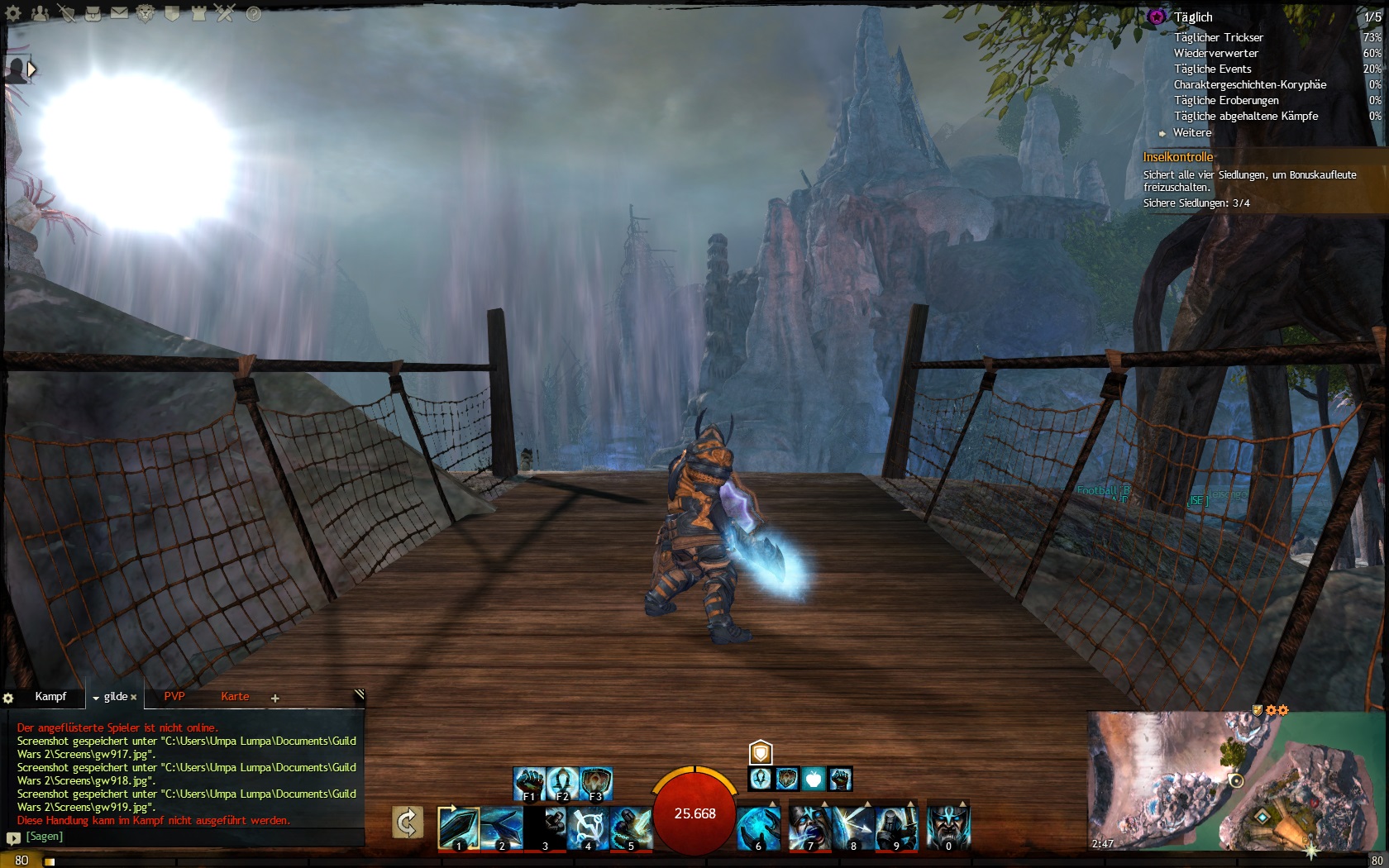Viewport: 1389px width, 868px height.
Task: Open the crossed swords PvP icon
Action: coord(225,13)
